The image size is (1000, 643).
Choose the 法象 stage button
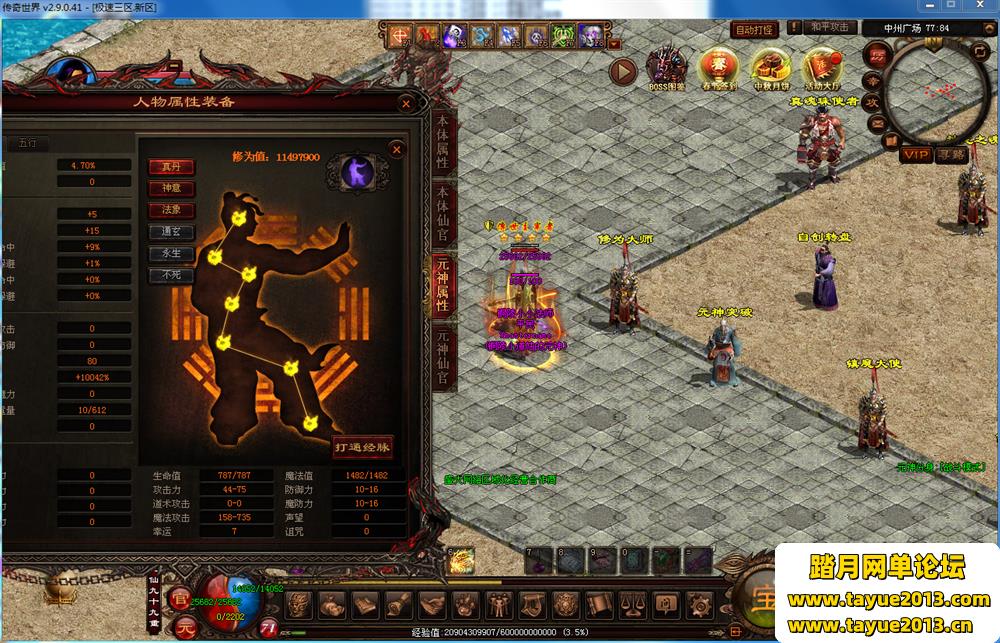[171, 210]
